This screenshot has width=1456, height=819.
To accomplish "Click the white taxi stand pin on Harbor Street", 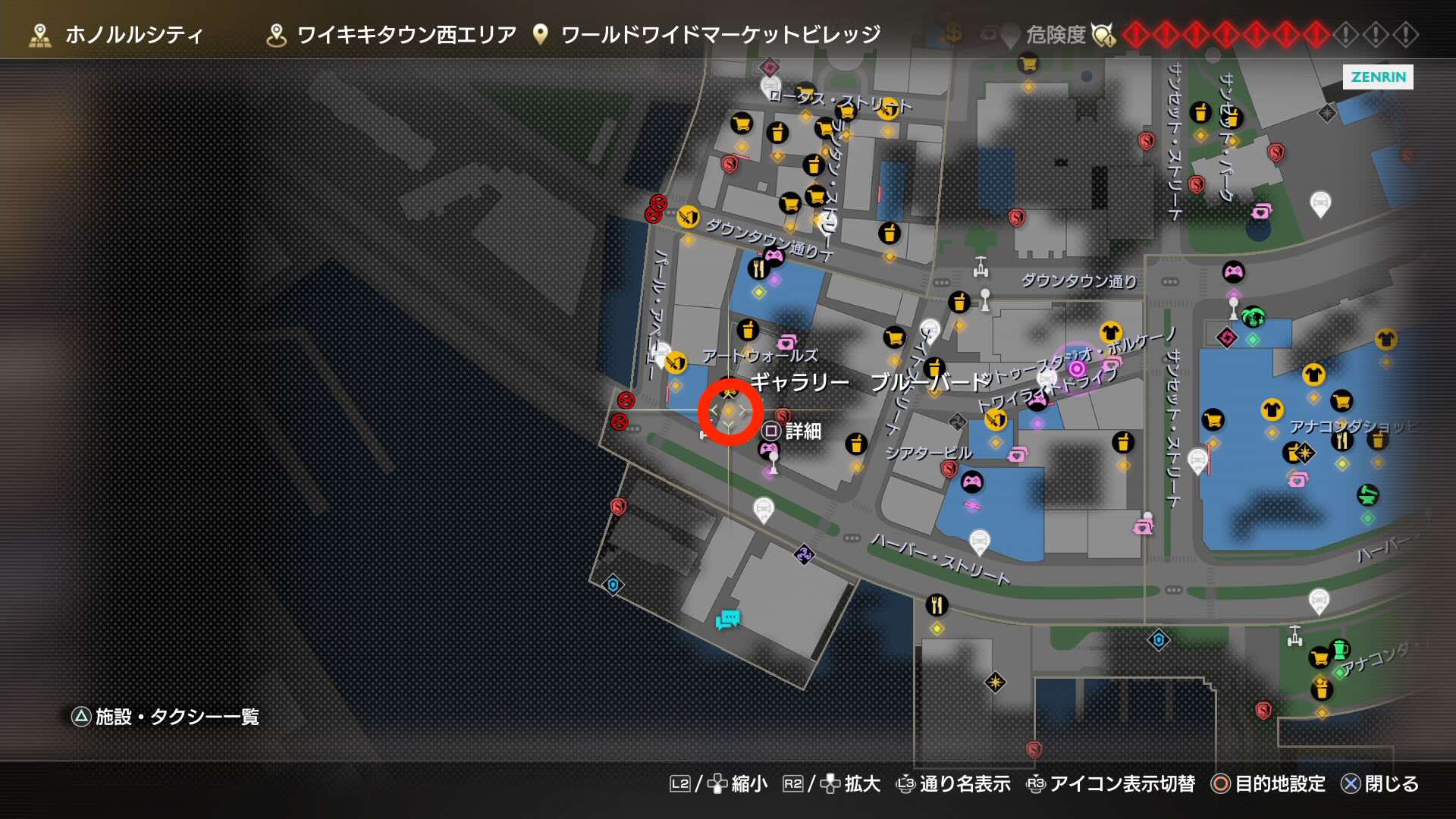I will [980, 540].
